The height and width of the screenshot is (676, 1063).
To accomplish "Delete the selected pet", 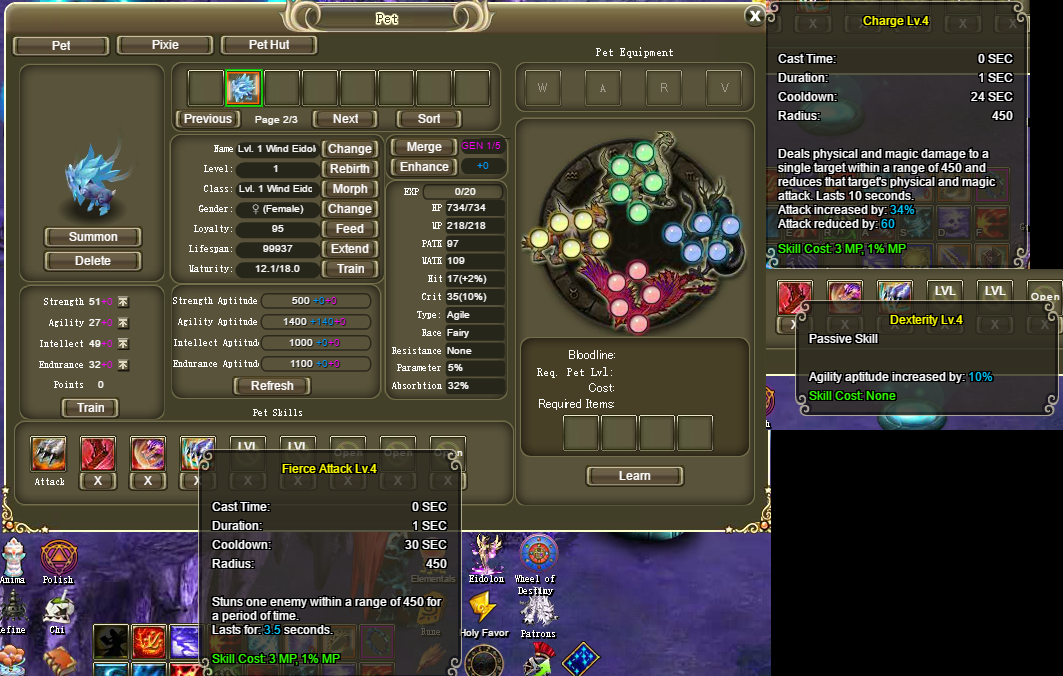I will tap(93, 261).
